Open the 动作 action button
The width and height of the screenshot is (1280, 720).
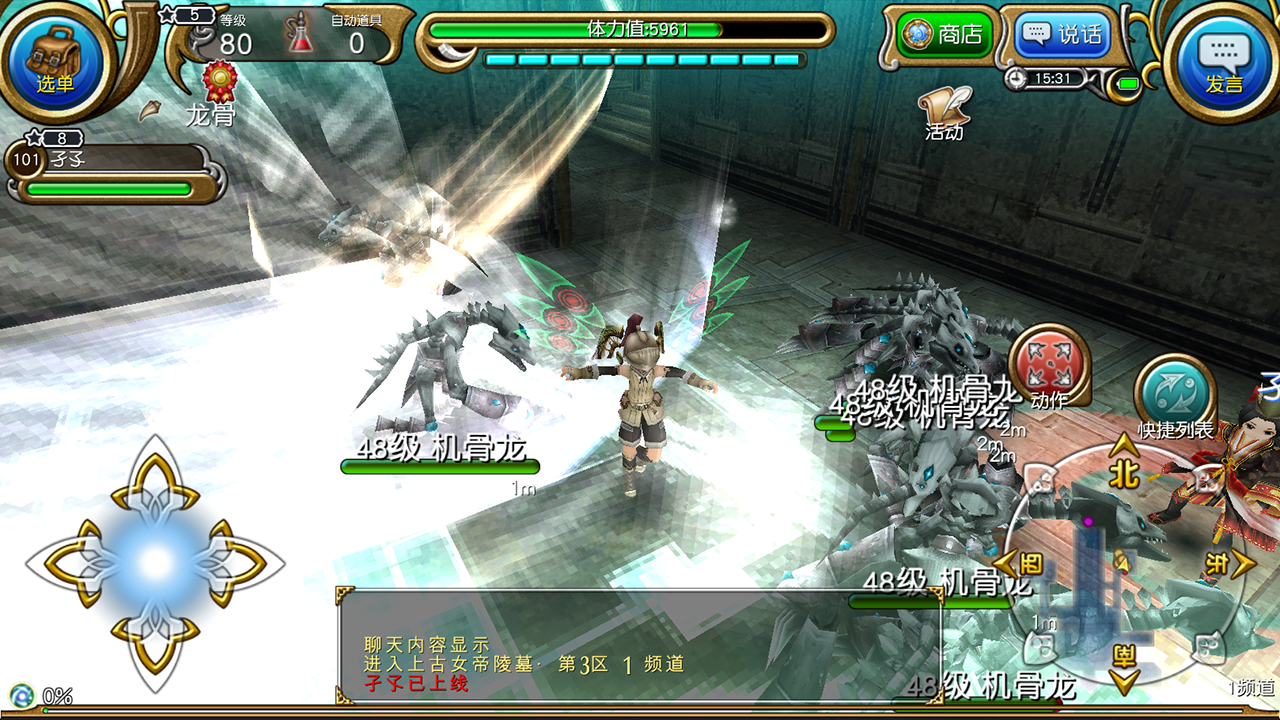point(1048,367)
